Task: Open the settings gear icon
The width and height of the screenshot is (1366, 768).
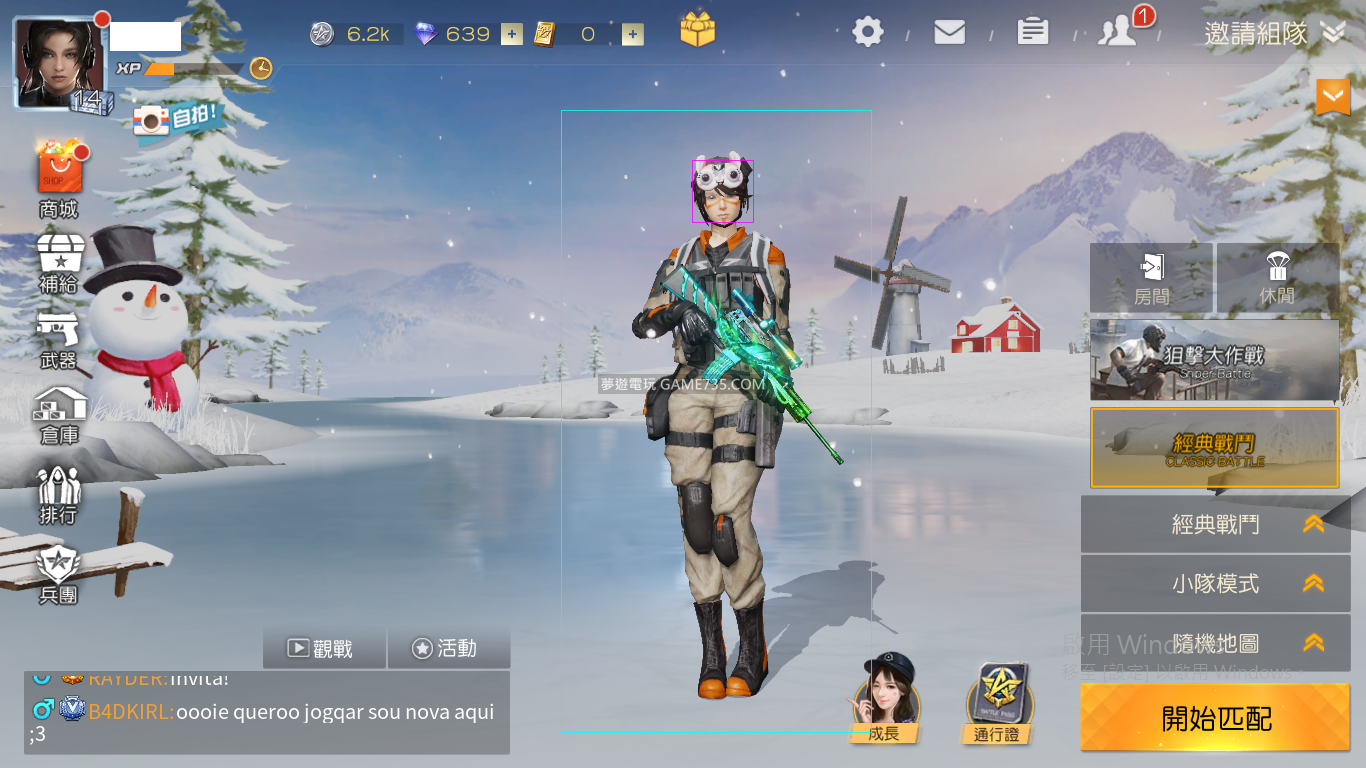Action: (868, 33)
